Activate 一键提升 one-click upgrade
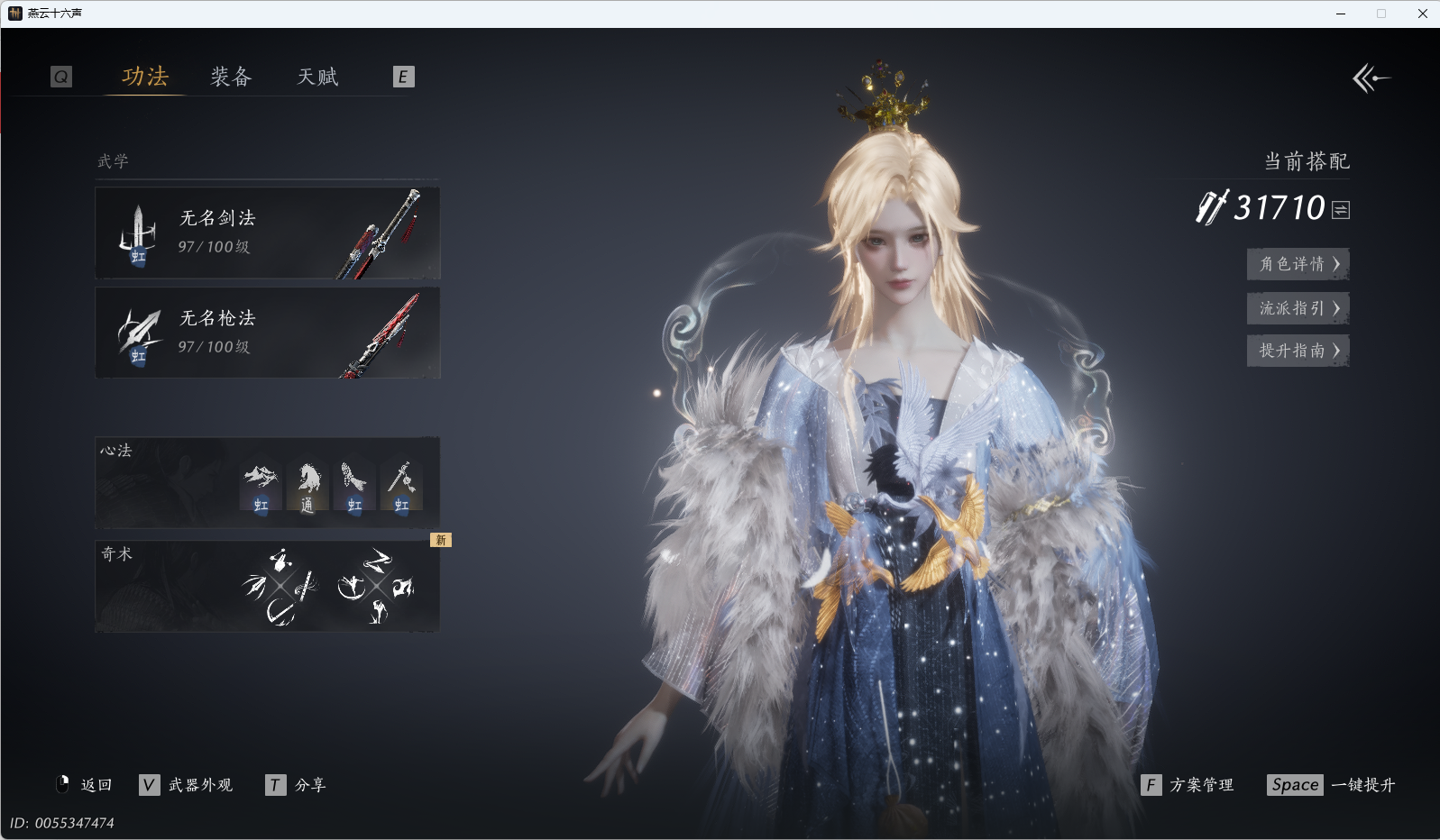 1331,785
